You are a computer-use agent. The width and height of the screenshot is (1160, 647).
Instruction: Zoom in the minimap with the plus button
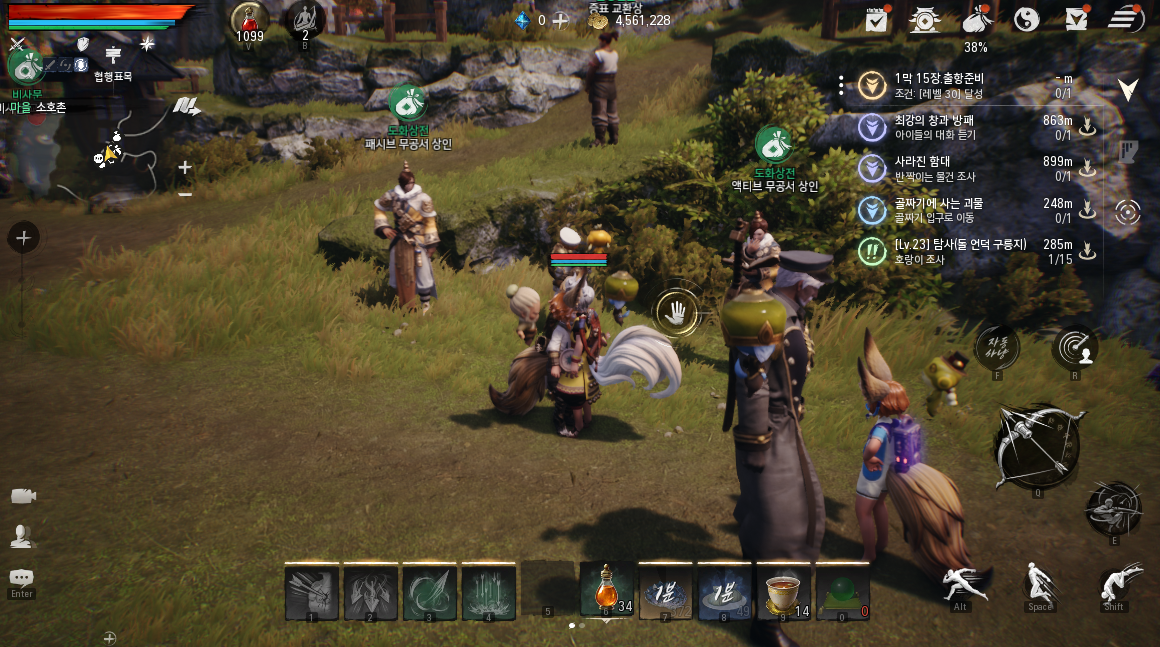[x=185, y=168]
